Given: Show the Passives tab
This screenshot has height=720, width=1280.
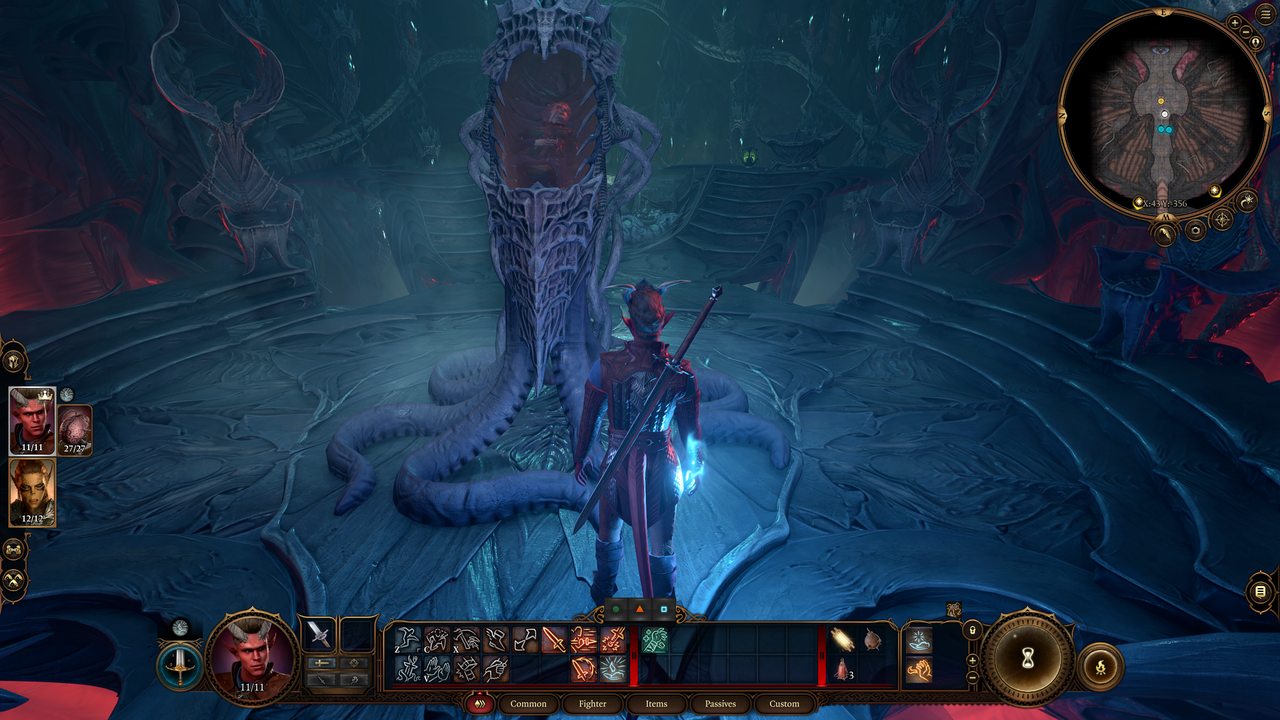Looking at the screenshot, I should 720,704.
